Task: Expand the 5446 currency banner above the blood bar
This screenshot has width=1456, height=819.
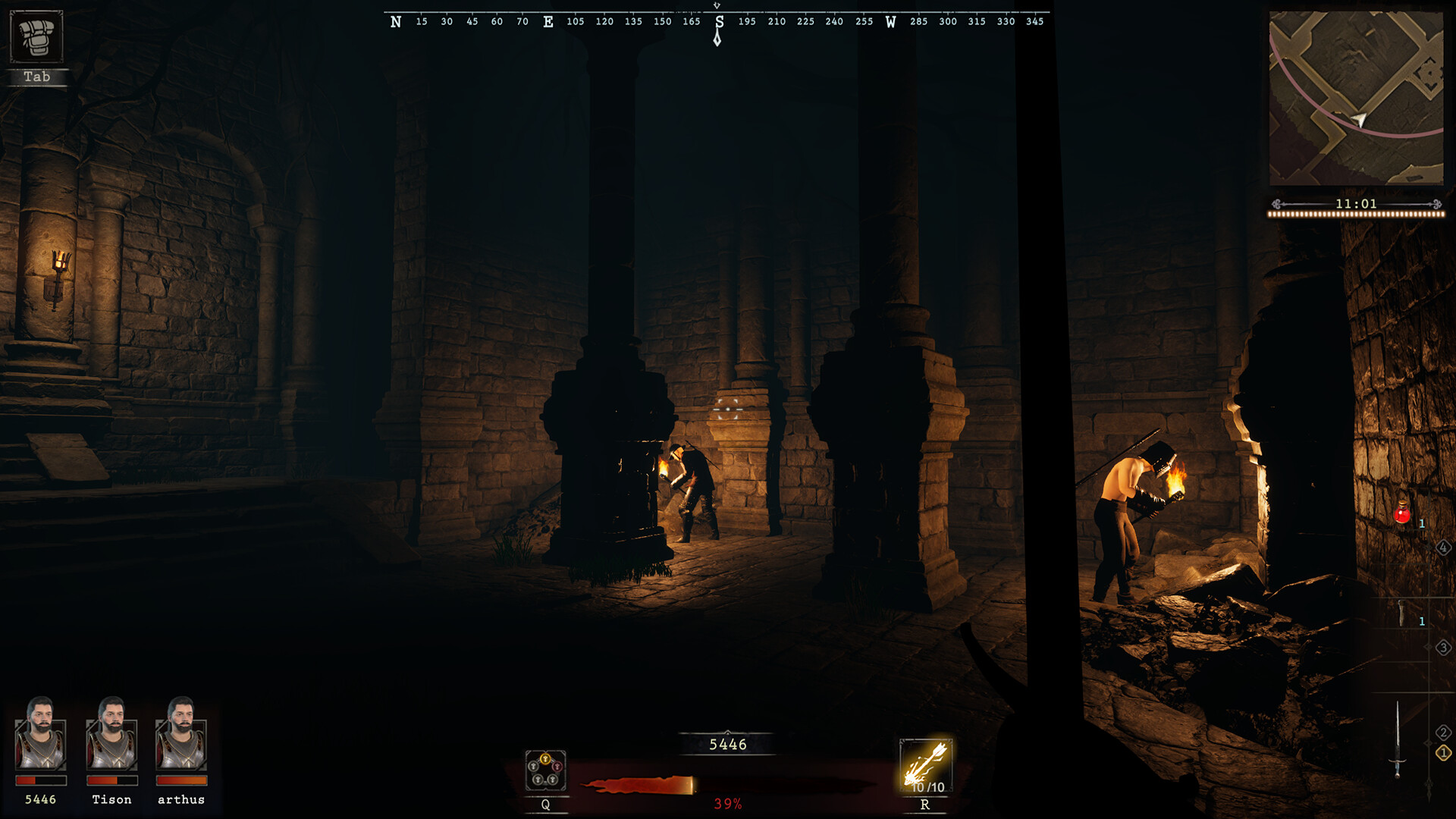Action: (x=727, y=745)
